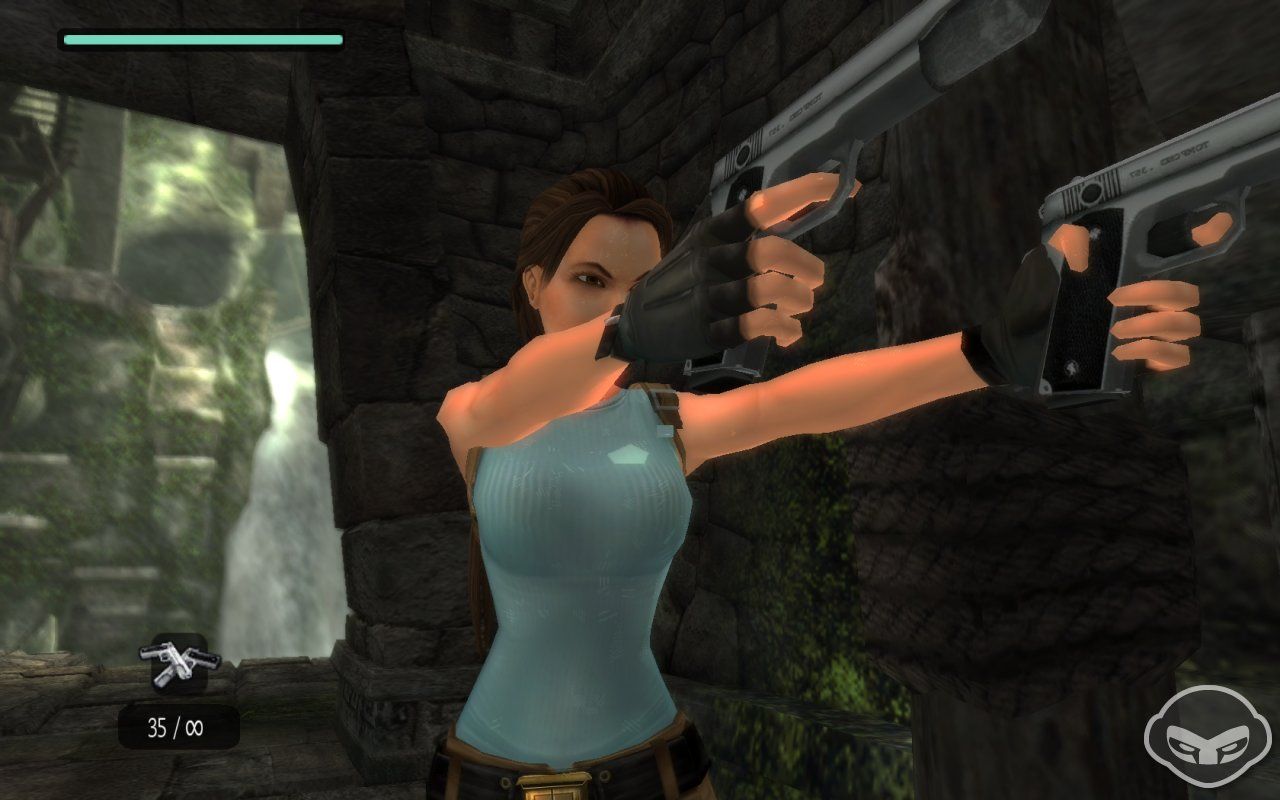Click the crossed pistols HUD emblem
1280x800 pixels.
(x=178, y=663)
